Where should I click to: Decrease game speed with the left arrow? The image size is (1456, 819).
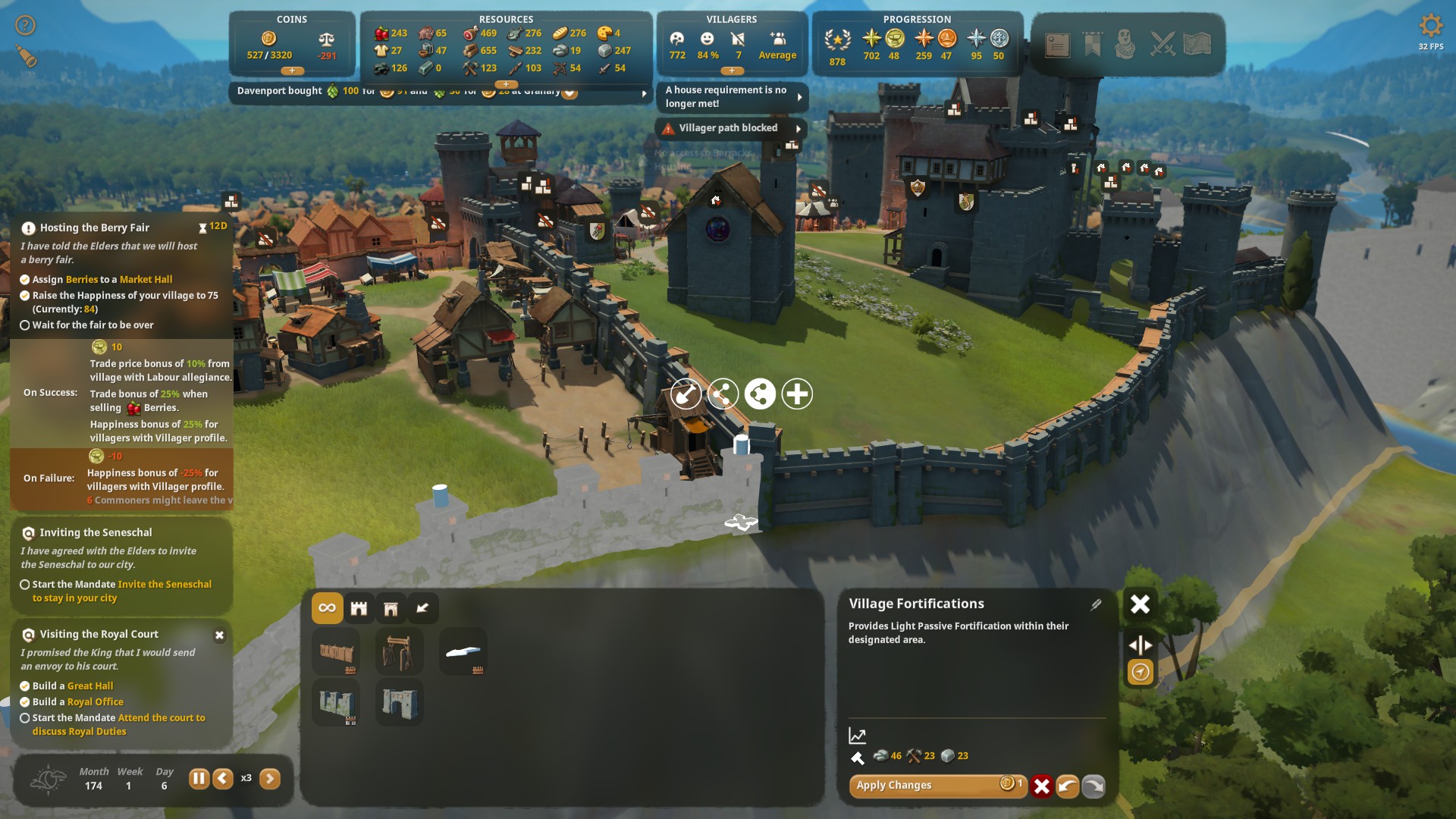223,779
